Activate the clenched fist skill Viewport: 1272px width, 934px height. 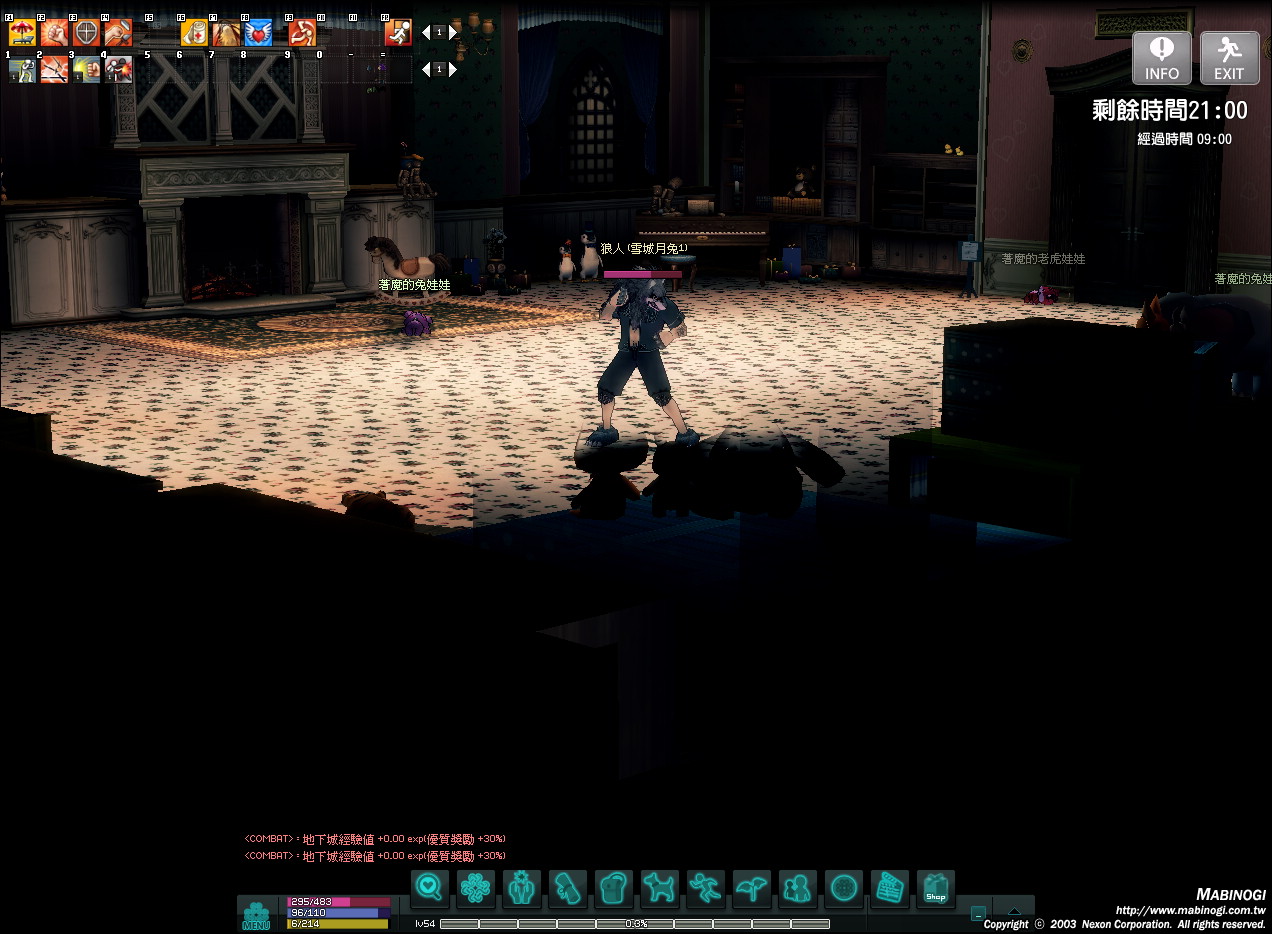54,33
